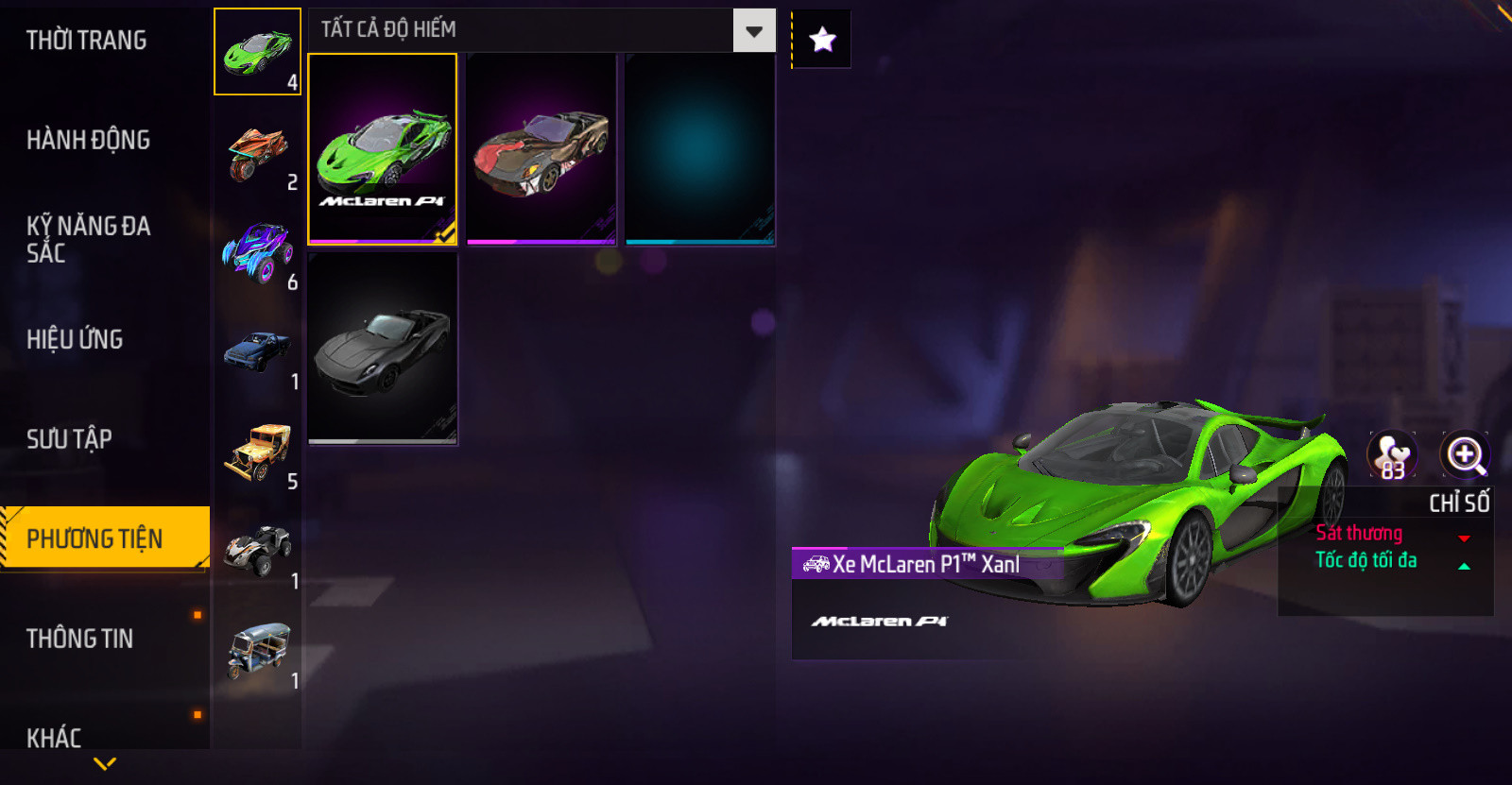Choose the red and tan sports car skin
Image resolution: width=1512 pixels, height=785 pixels.
coord(541,149)
